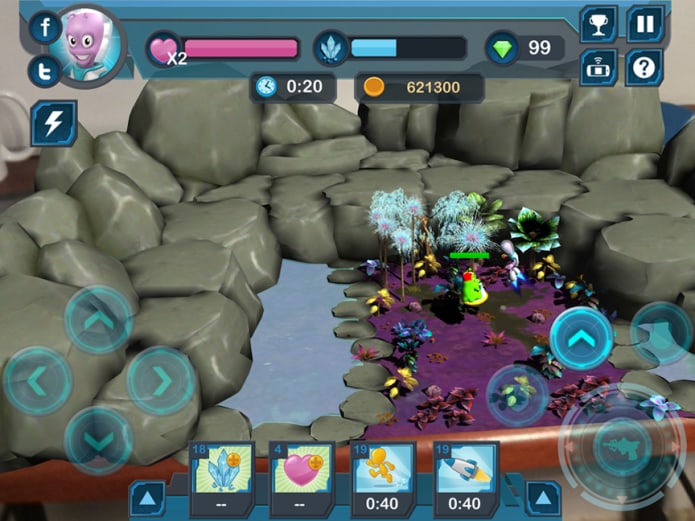Pause the game
Screen dimensions: 695x521
pos(646,24)
